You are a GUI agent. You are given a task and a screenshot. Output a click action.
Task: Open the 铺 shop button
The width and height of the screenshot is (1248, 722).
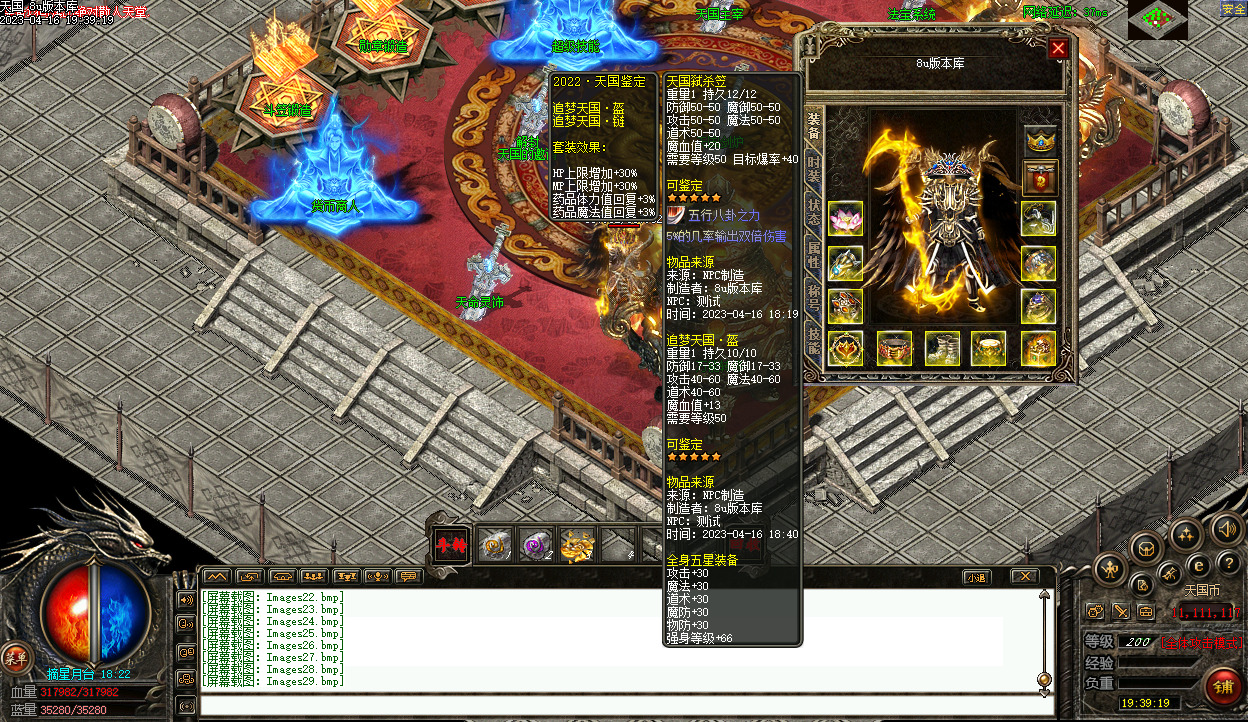tap(1222, 686)
